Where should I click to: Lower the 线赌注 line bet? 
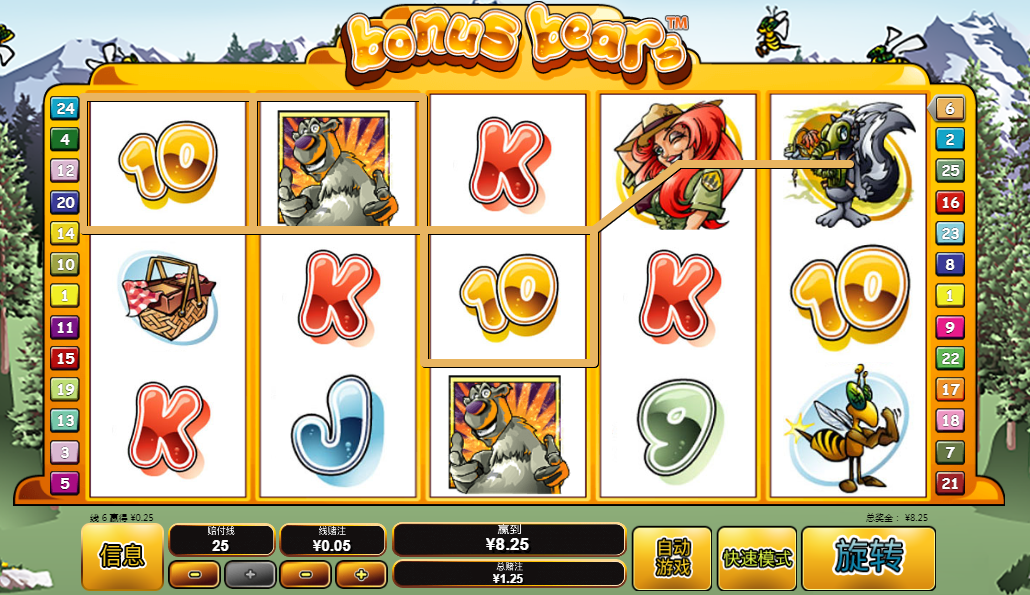[305, 574]
